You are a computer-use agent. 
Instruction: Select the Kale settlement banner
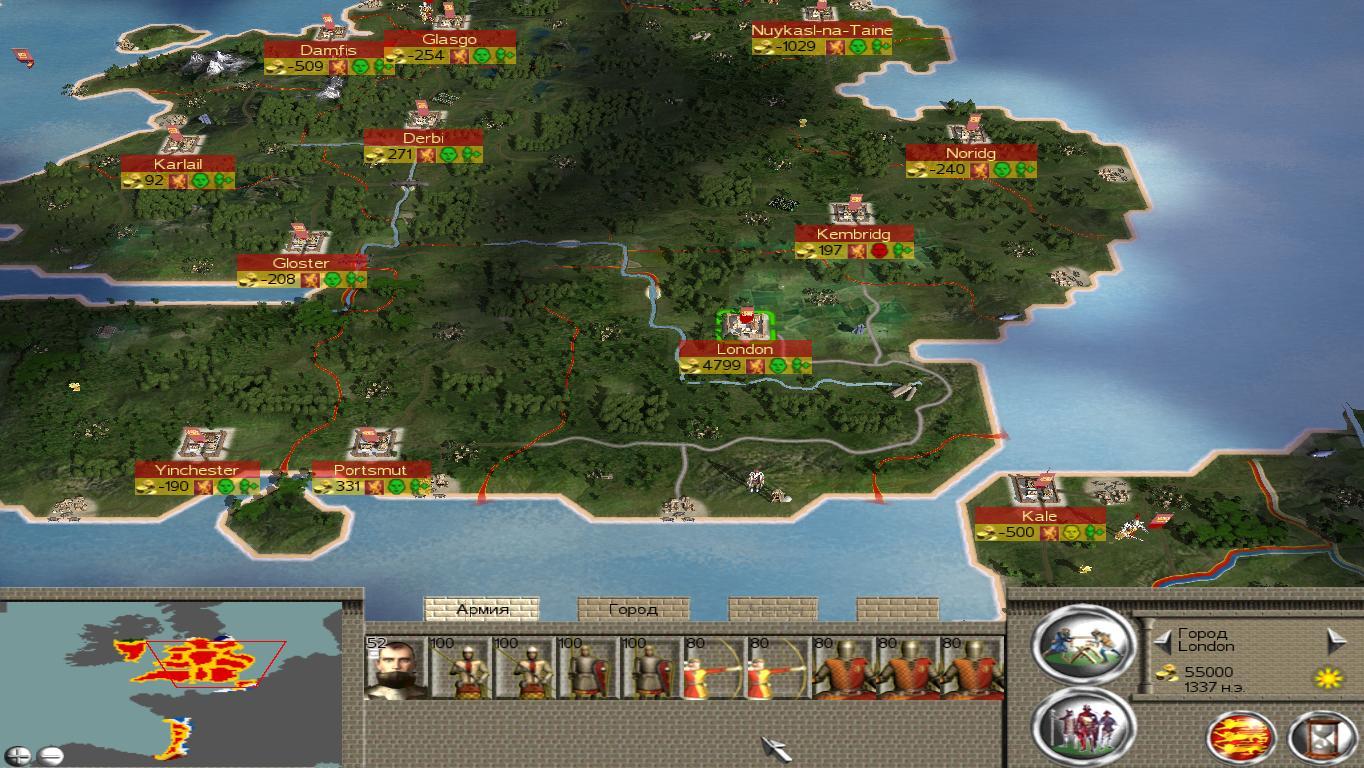pos(1039,516)
